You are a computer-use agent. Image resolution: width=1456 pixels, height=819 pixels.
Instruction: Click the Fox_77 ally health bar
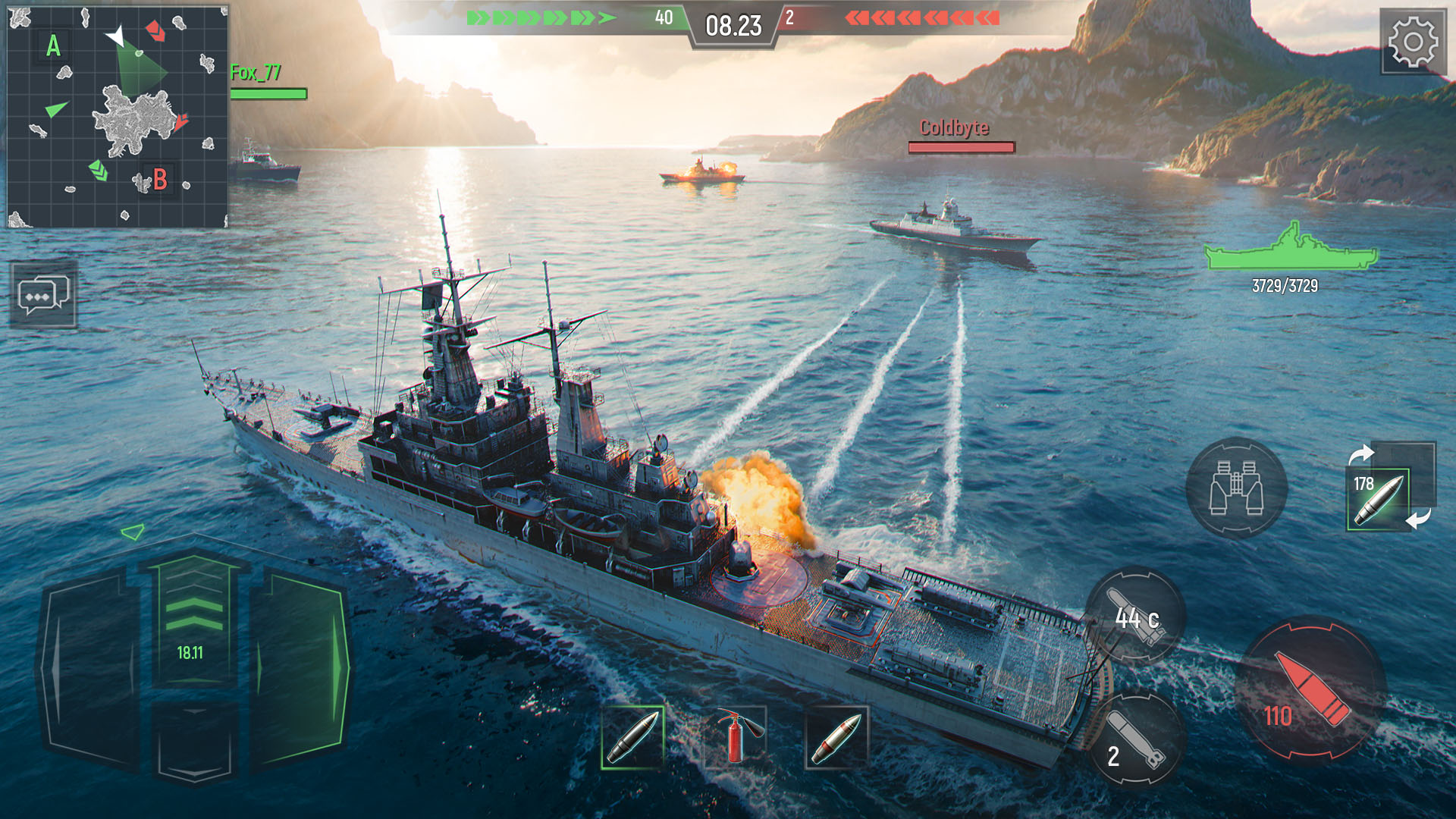click(267, 94)
